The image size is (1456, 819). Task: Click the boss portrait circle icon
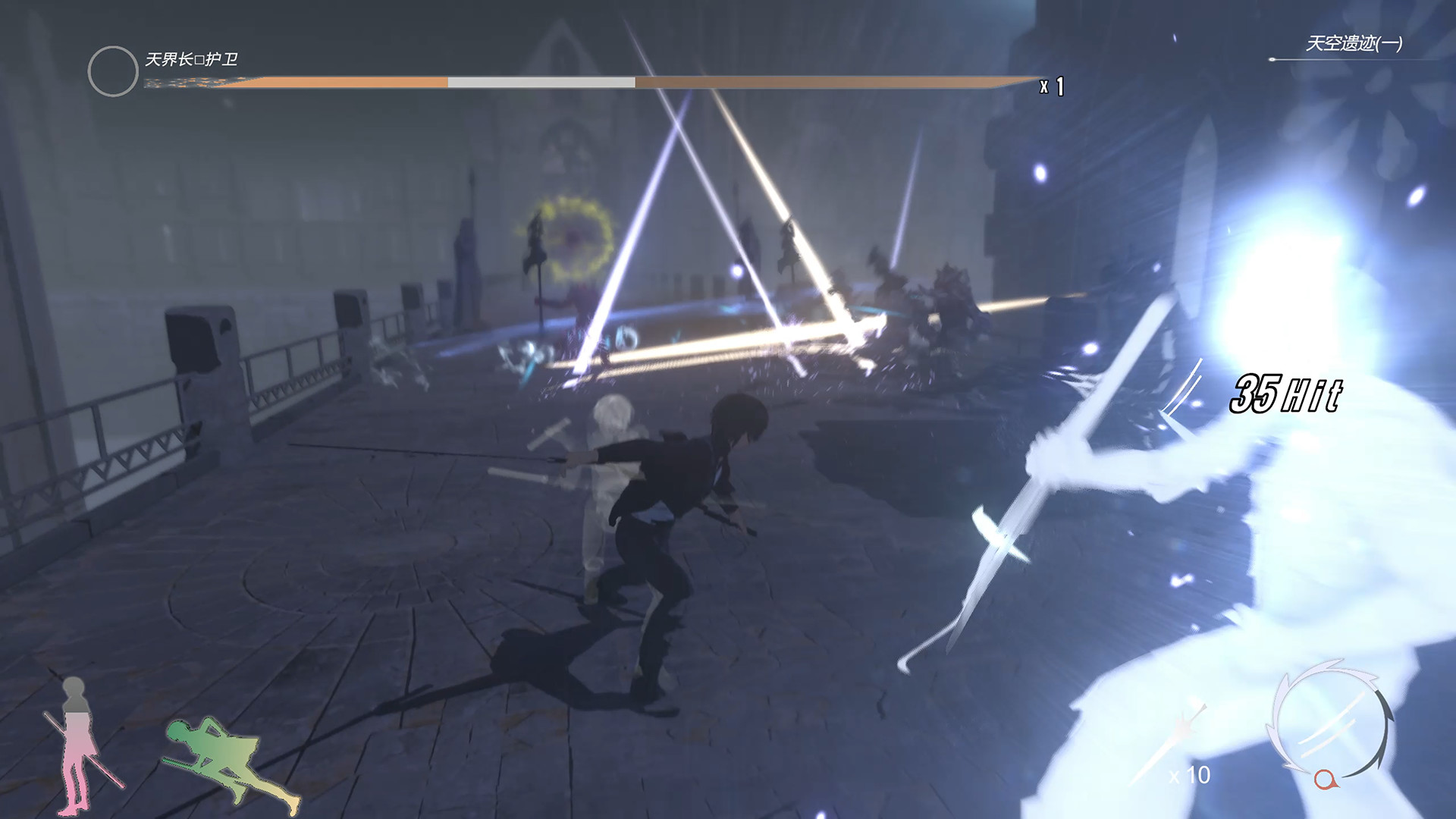click(x=112, y=71)
